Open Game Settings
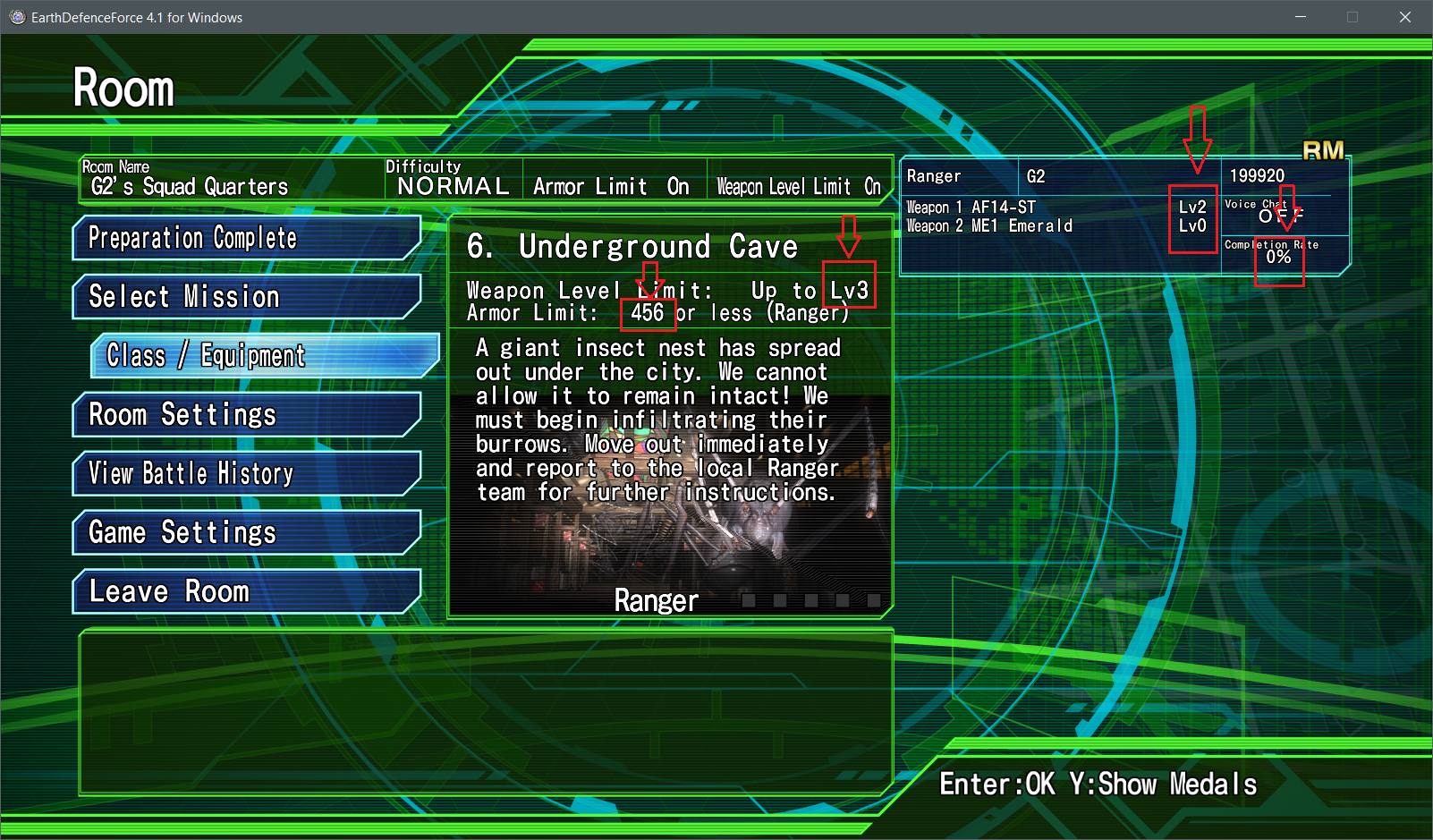 [x=182, y=532]
